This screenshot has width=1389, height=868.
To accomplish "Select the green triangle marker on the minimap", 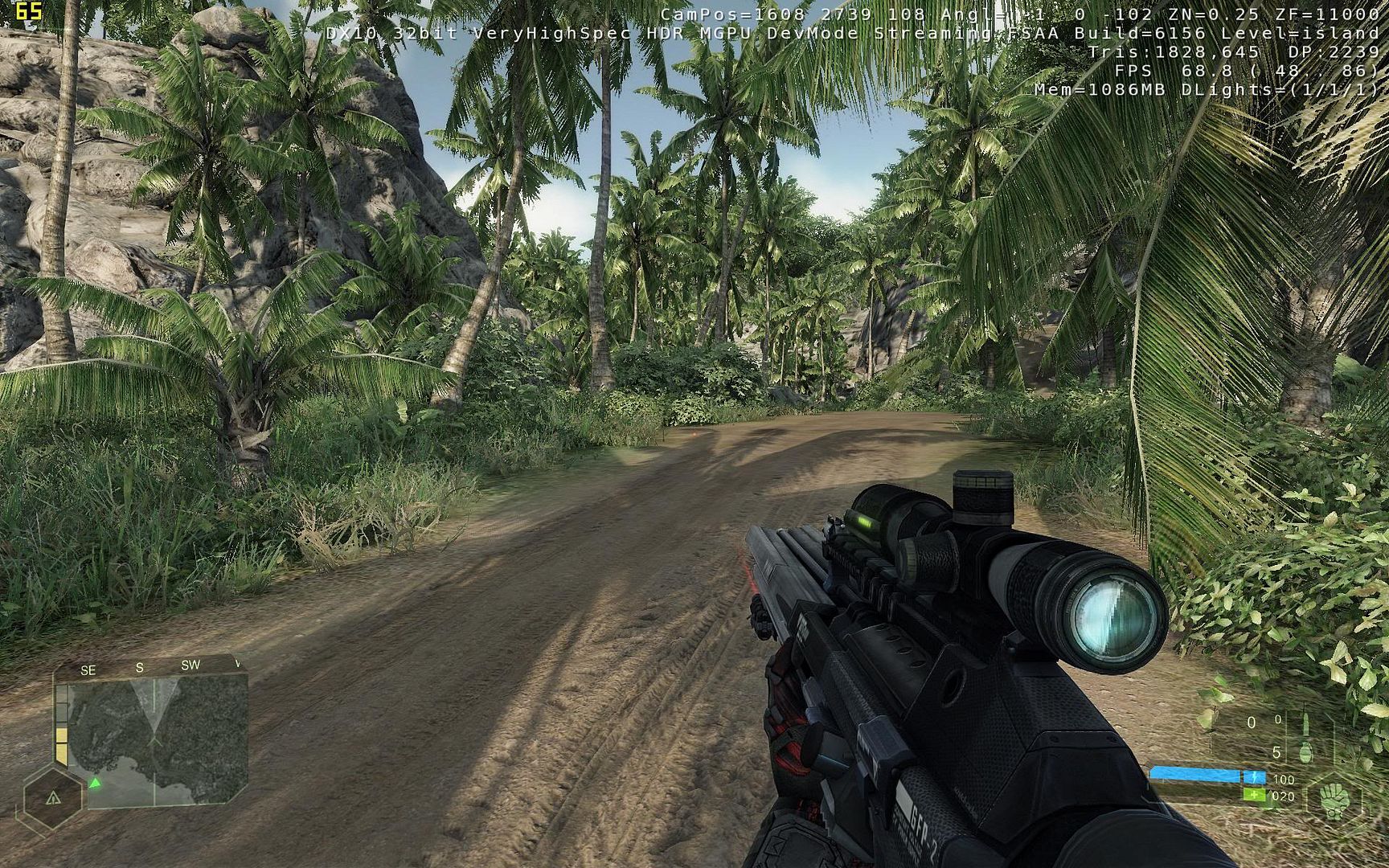I will 95,782.
